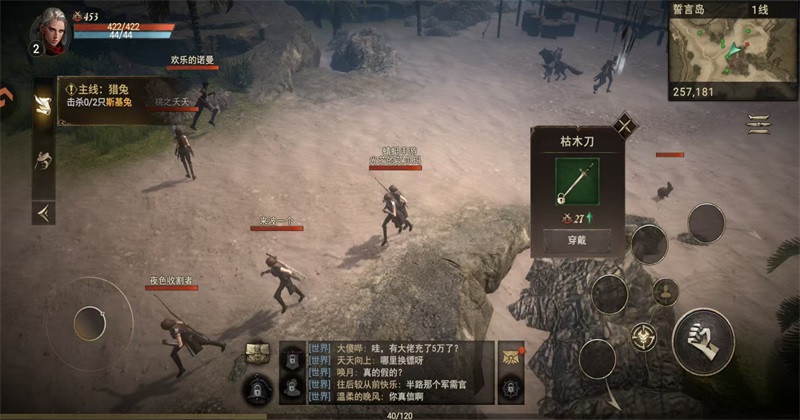Expand the three-bar menu below the minimap

pos(759,124)
